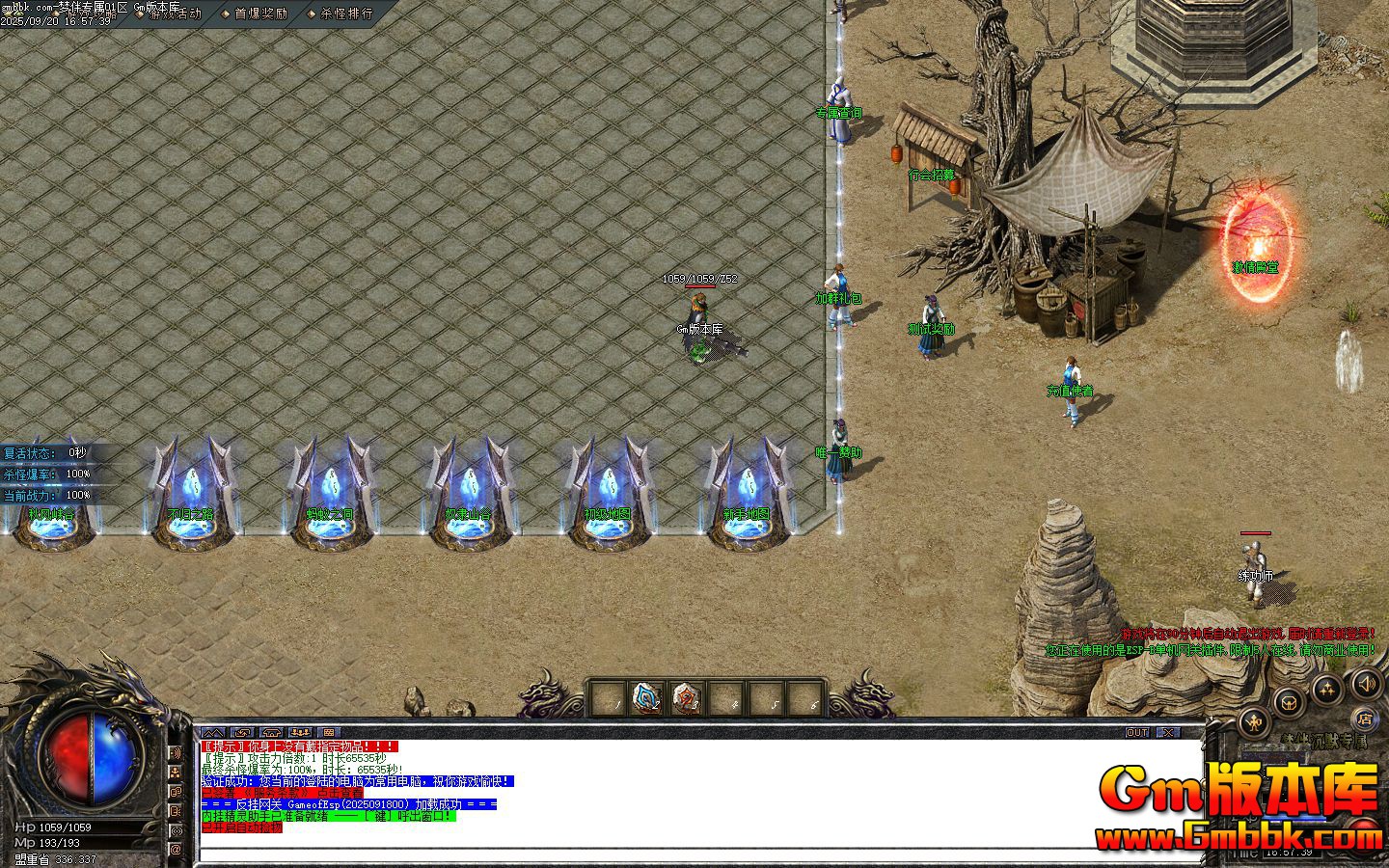The image size is (1389, 868).
Task: Select the red rune in belt slot 3
Action: click(684, 697)
